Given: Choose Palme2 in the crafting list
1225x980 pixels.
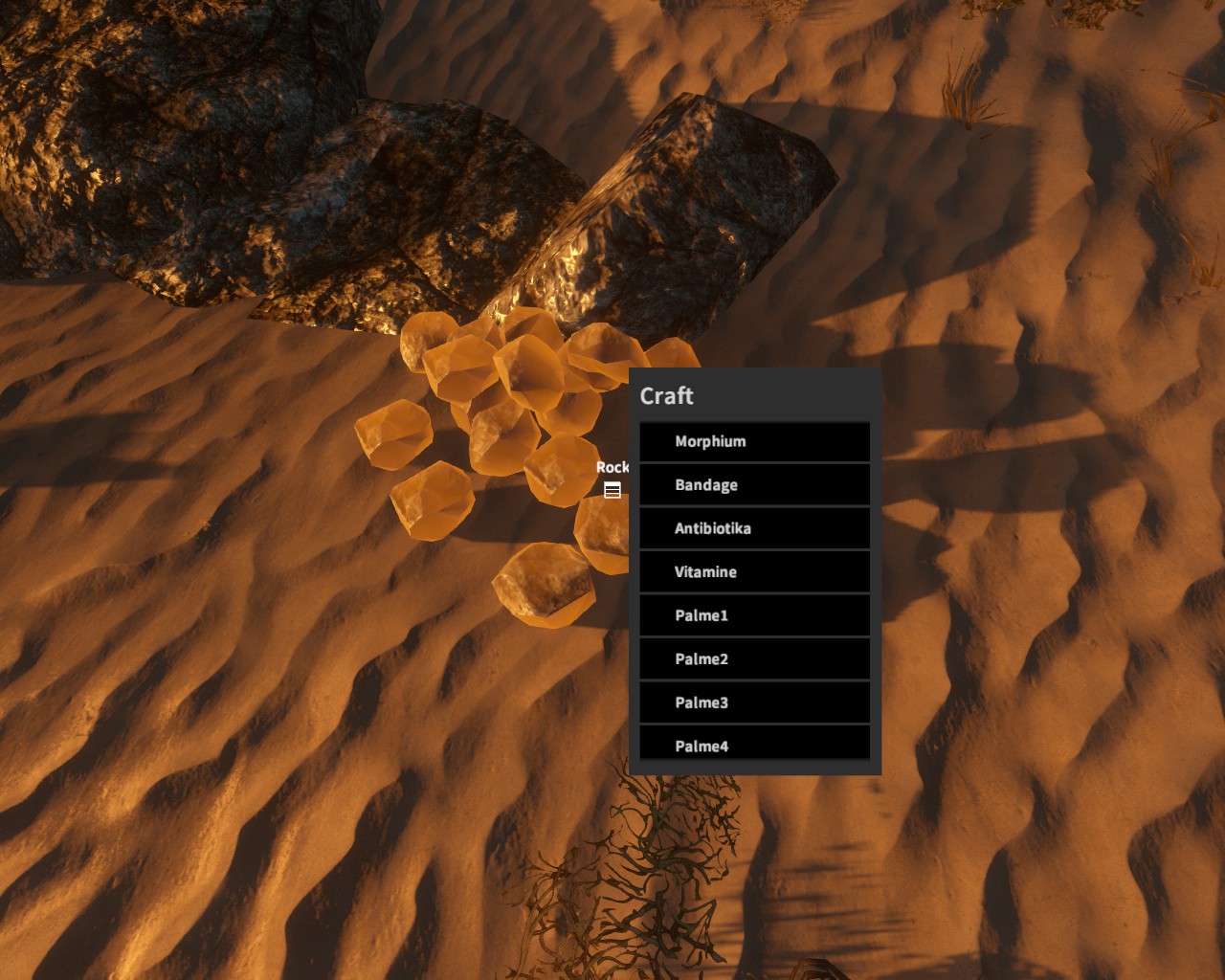Looking at the screenshot, I should coord(754,659).
